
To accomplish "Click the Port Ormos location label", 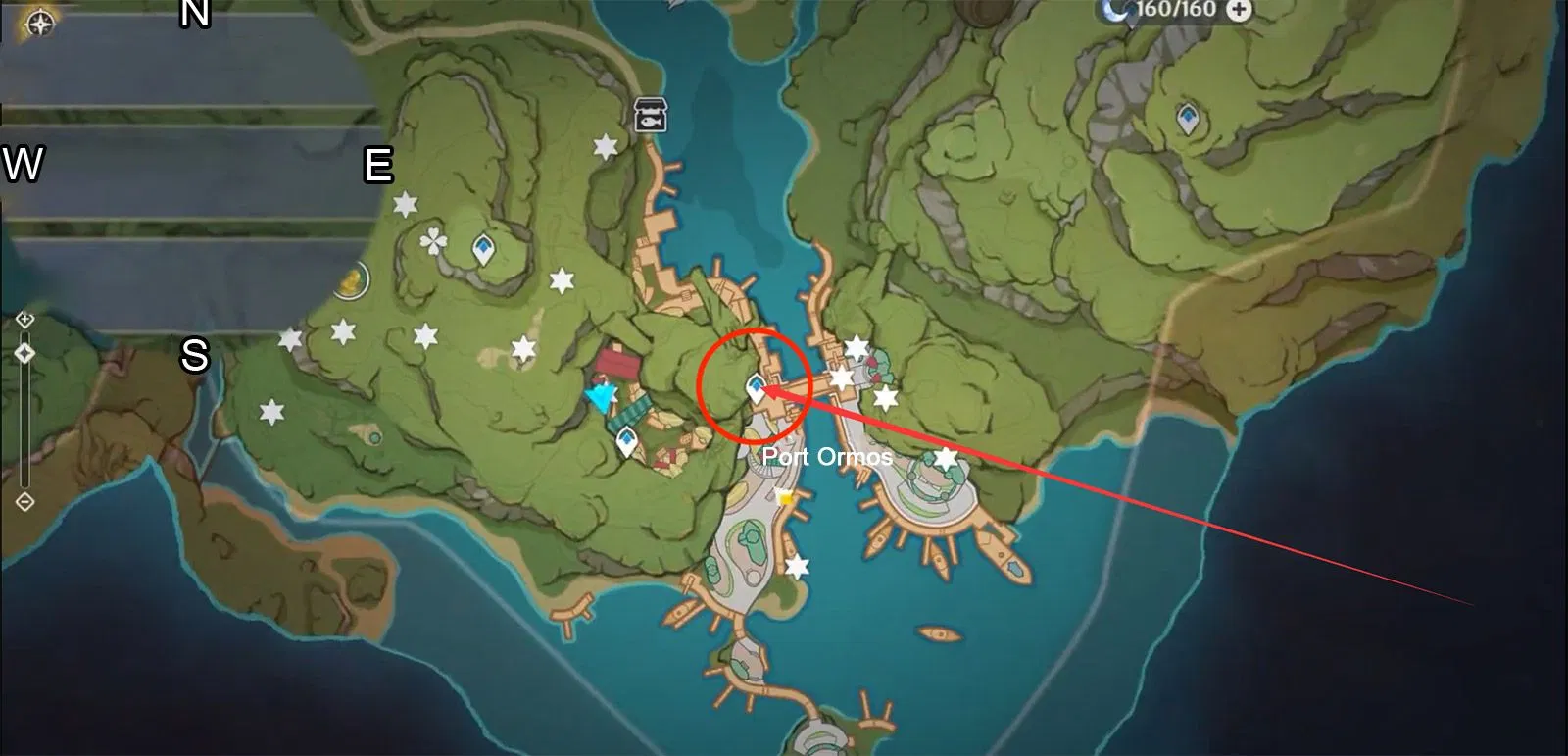I will coord(828,456).
